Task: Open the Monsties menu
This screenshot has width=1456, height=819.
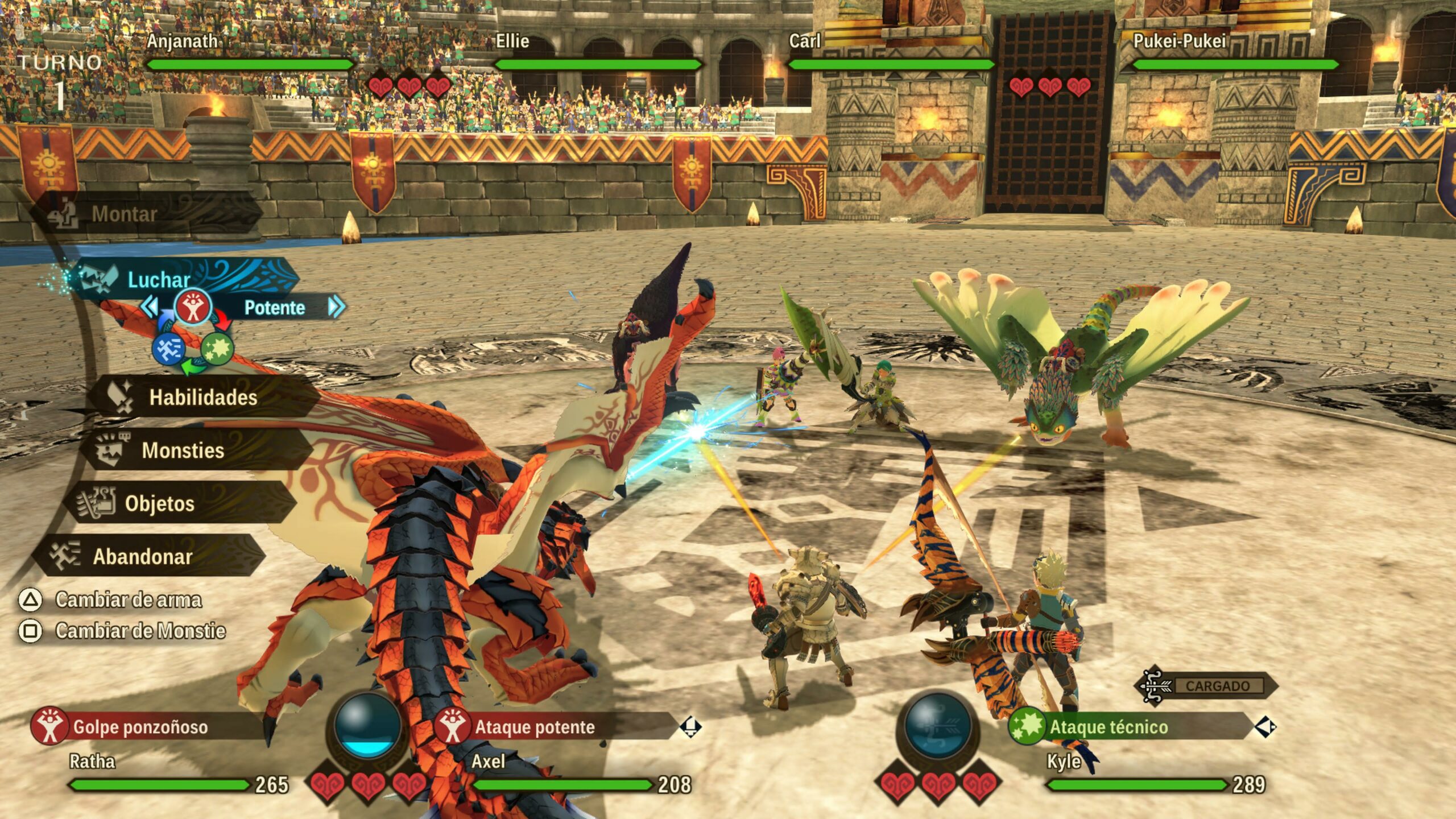Action: pos(183,450)
